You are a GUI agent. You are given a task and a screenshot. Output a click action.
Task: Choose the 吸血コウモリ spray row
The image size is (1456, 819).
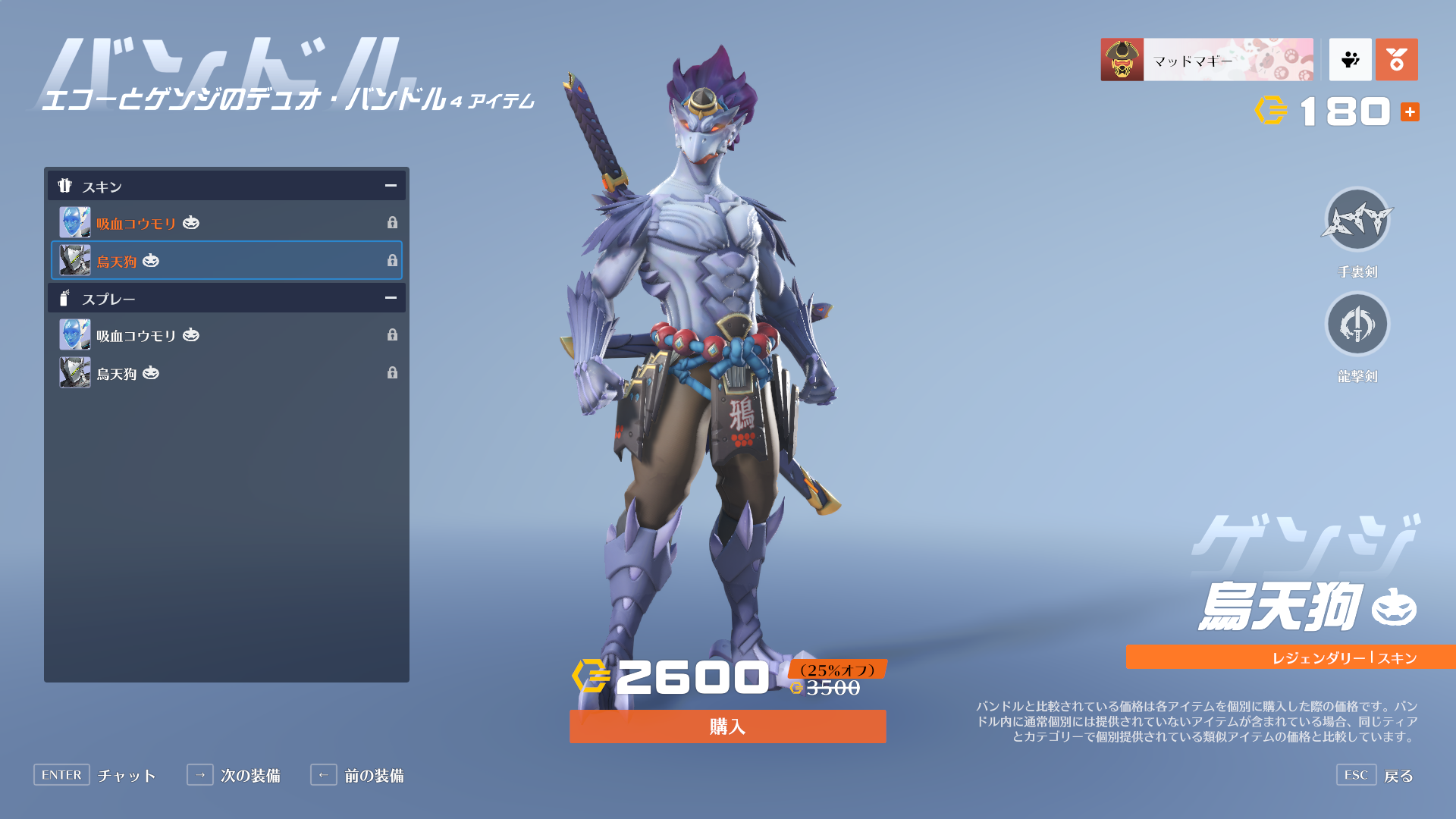pyautogui.click(x=226, y=335)
